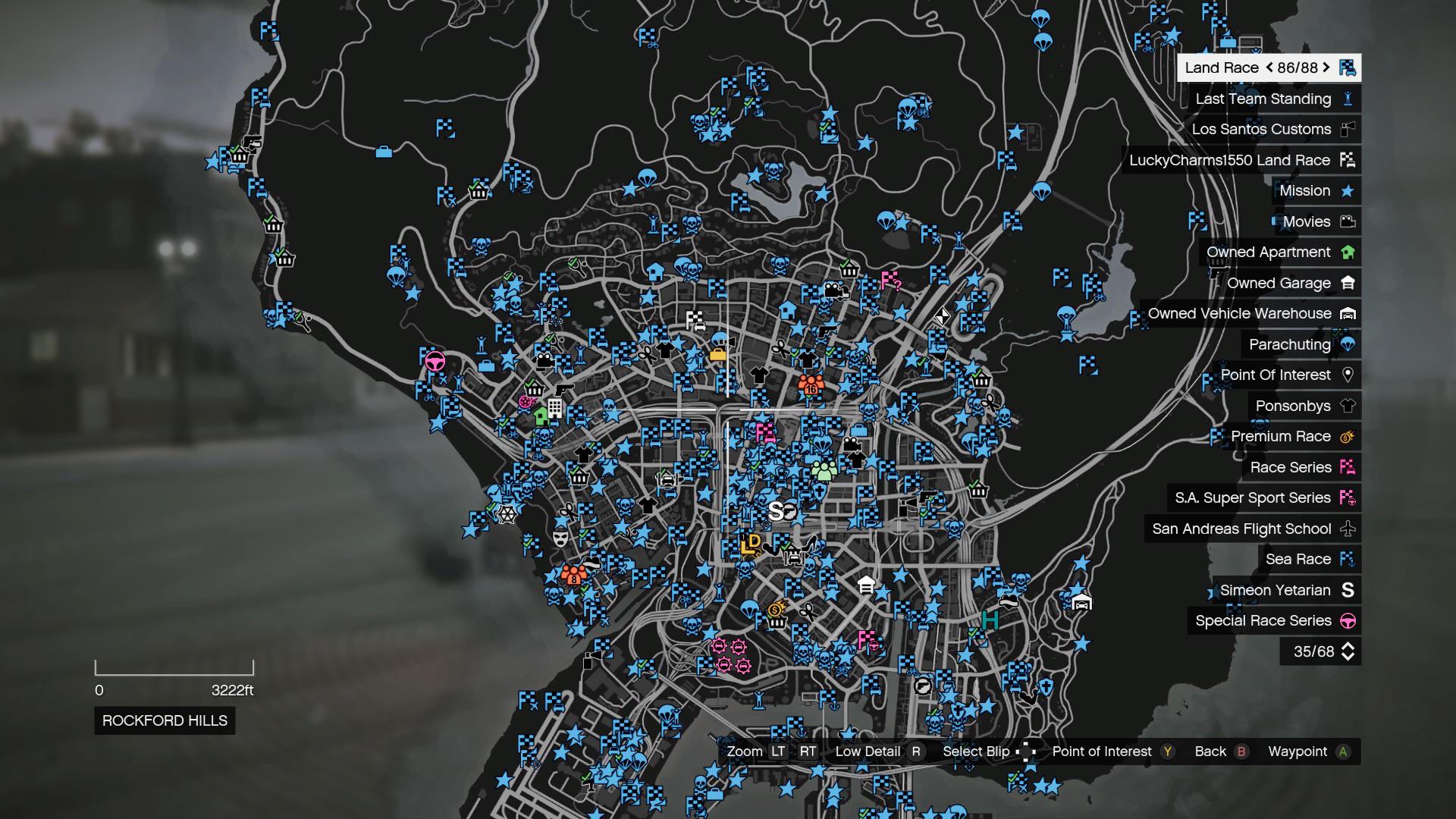Screen dimensions: 1456x819
Task: Click the Special Race Series steering wheel icon
Action: pos(1349,620)
